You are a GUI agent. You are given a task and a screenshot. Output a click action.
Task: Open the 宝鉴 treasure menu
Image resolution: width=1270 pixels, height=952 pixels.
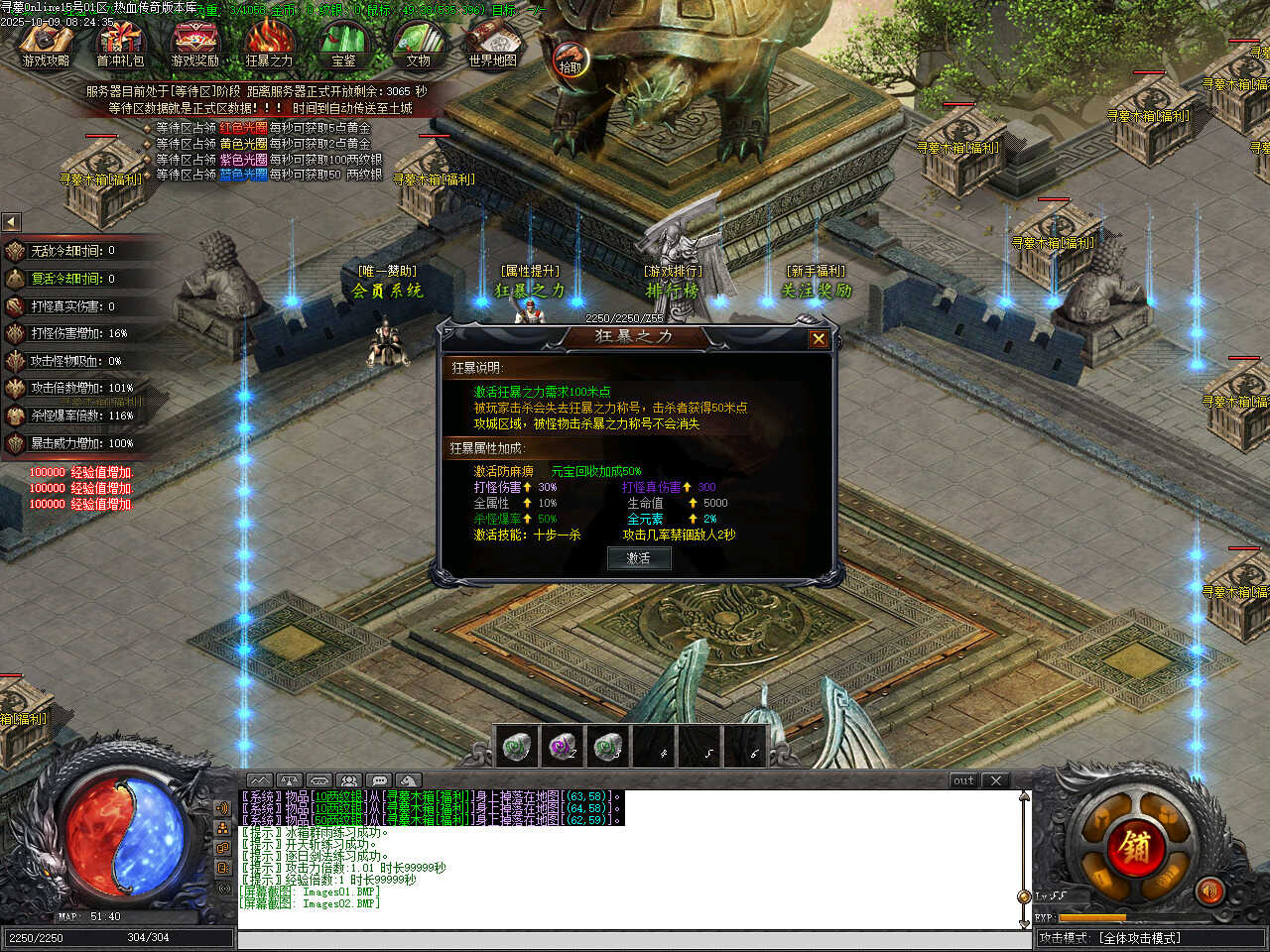(343, 43)
